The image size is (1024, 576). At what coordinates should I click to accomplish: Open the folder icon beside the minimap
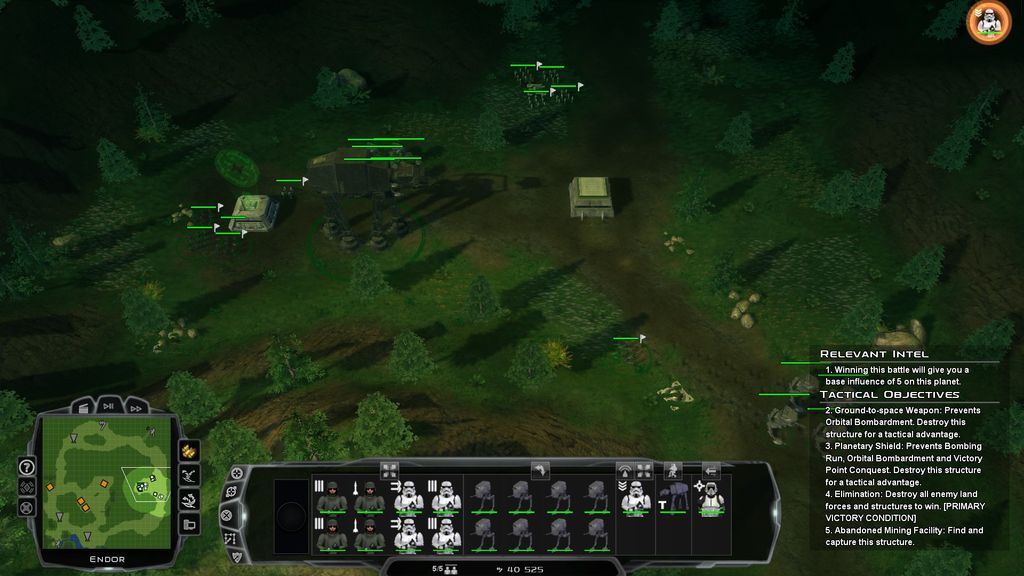click(x=189, y=524)
